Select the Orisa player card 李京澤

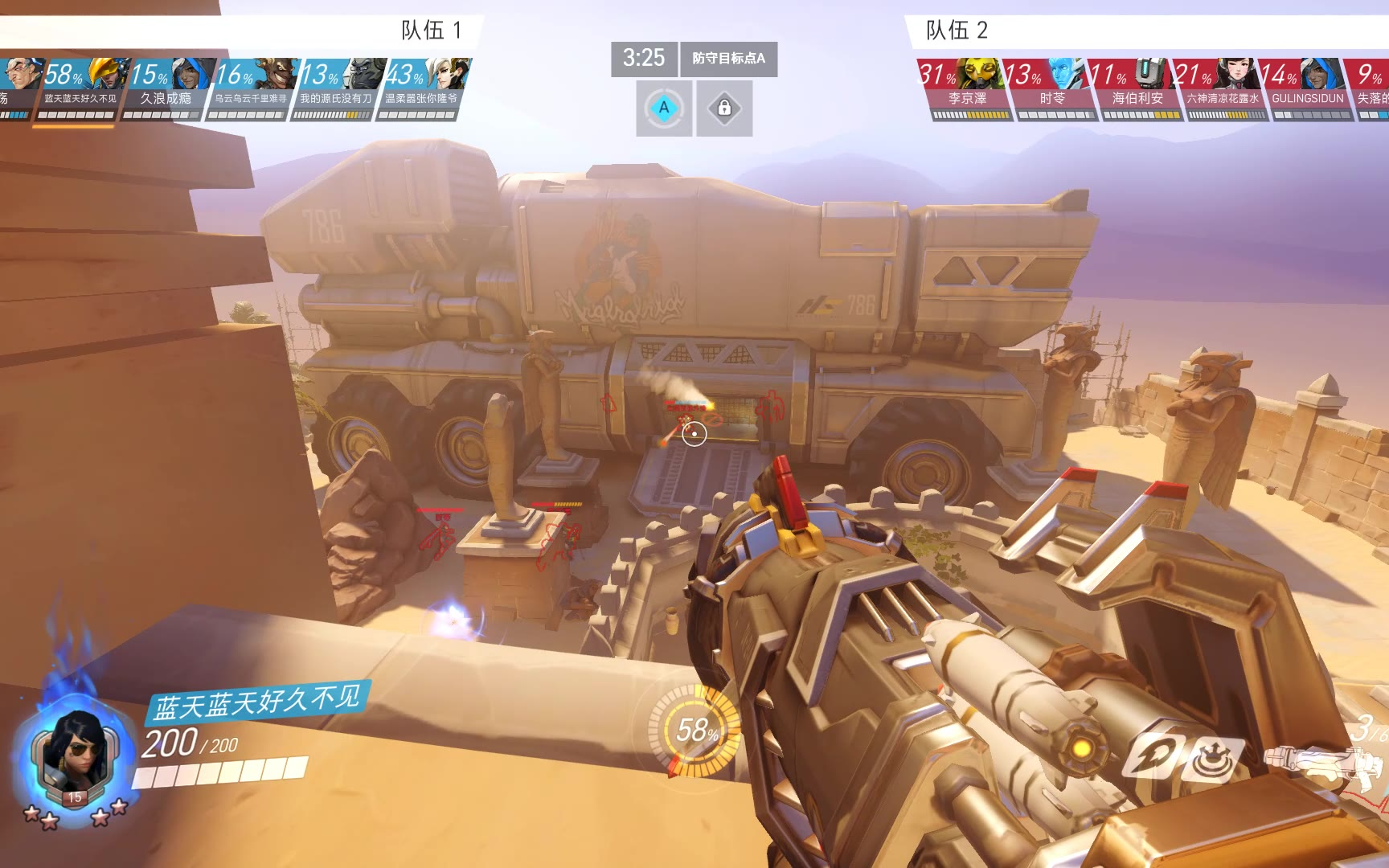click(966, 89)
